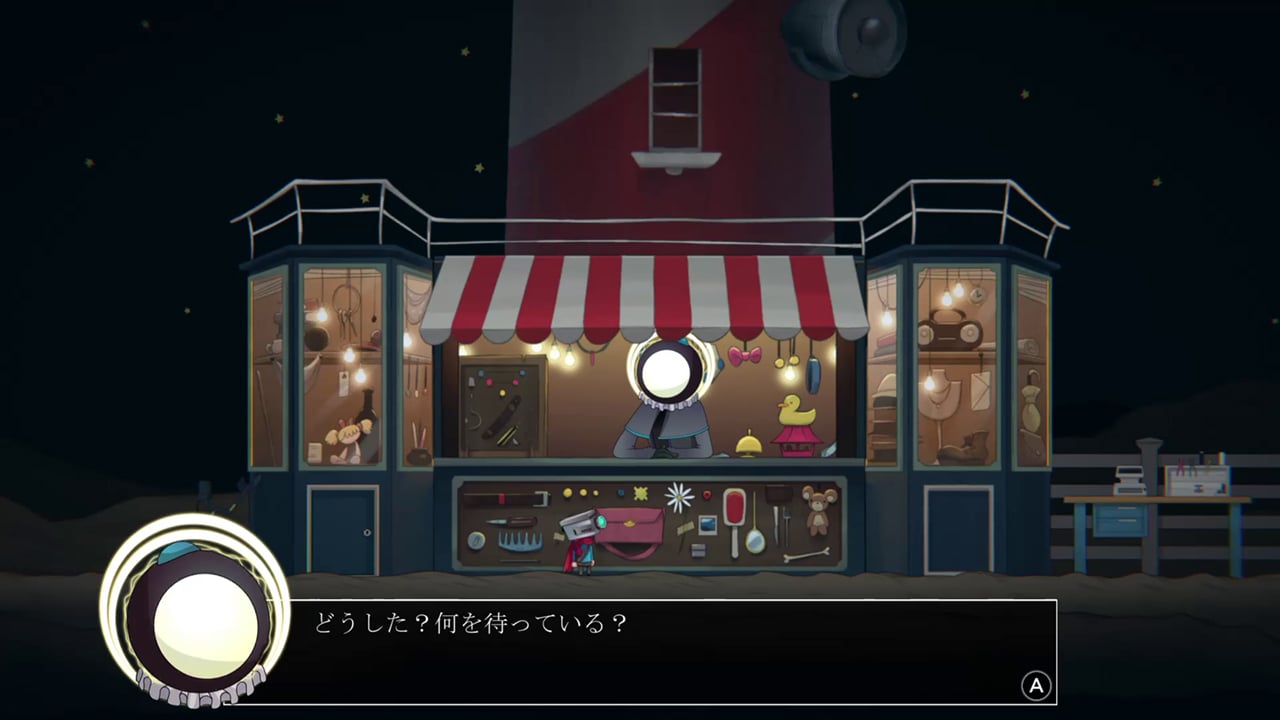Choose the white daisy flower on the pegboard
The image size is (1280, 720).
[x=679, y=495]
